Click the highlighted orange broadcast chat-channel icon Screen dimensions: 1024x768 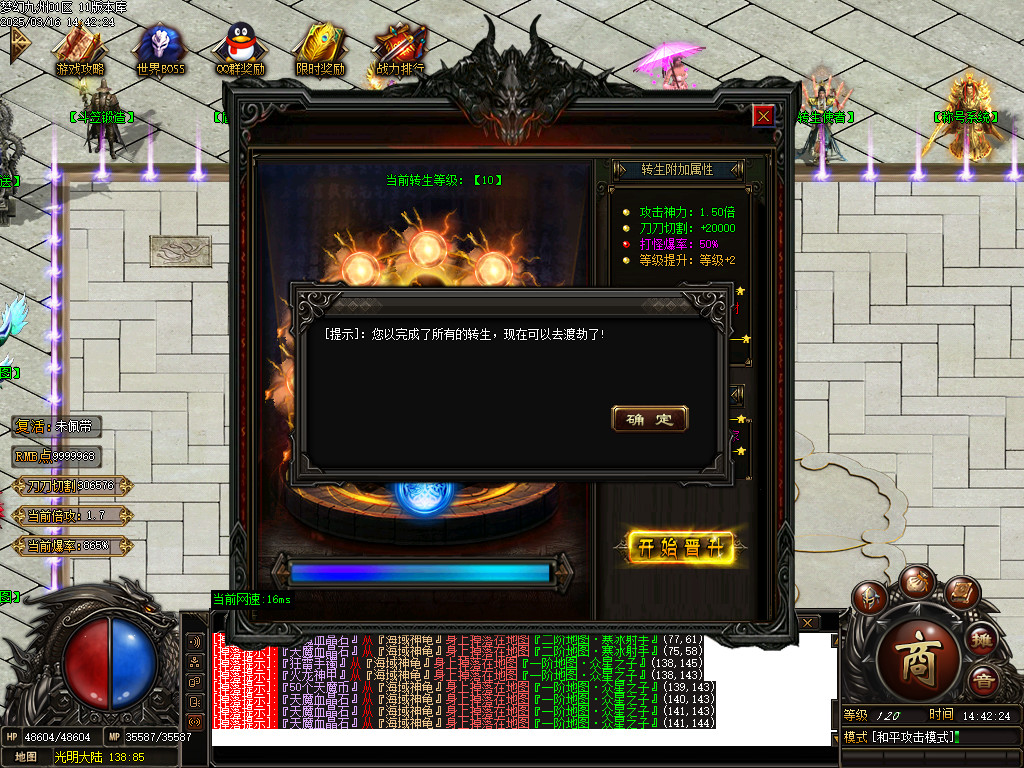click(195, 721)
